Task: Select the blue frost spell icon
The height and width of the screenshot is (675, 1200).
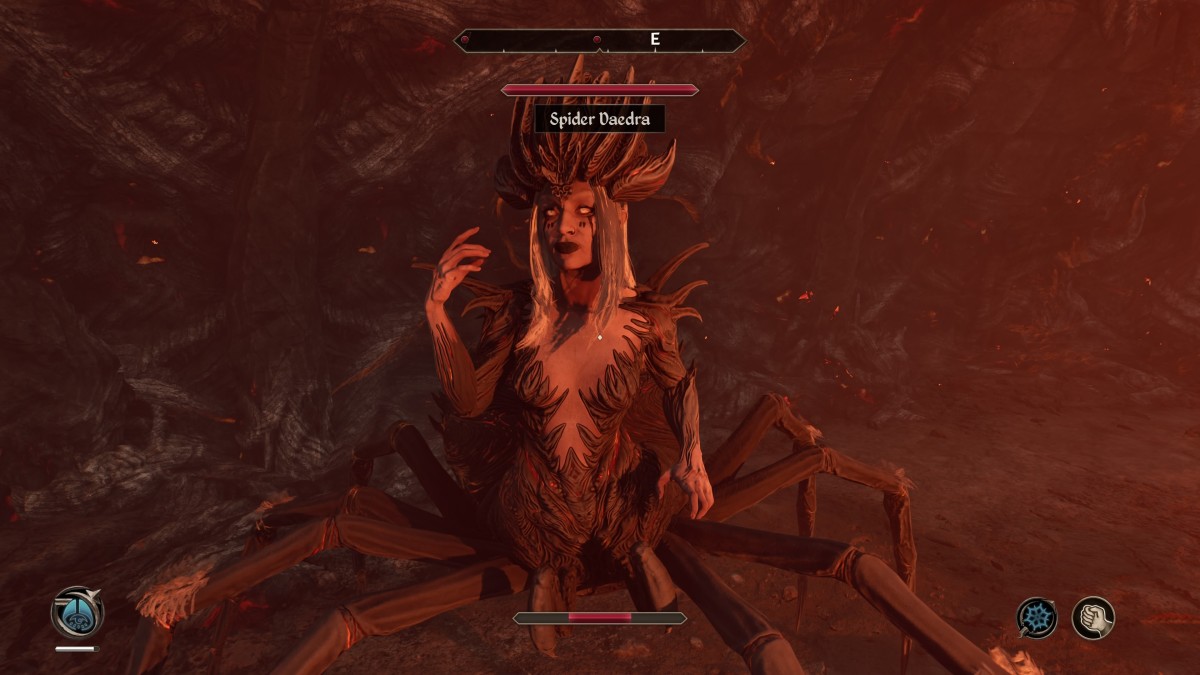Action: [x=1037, y=617]
